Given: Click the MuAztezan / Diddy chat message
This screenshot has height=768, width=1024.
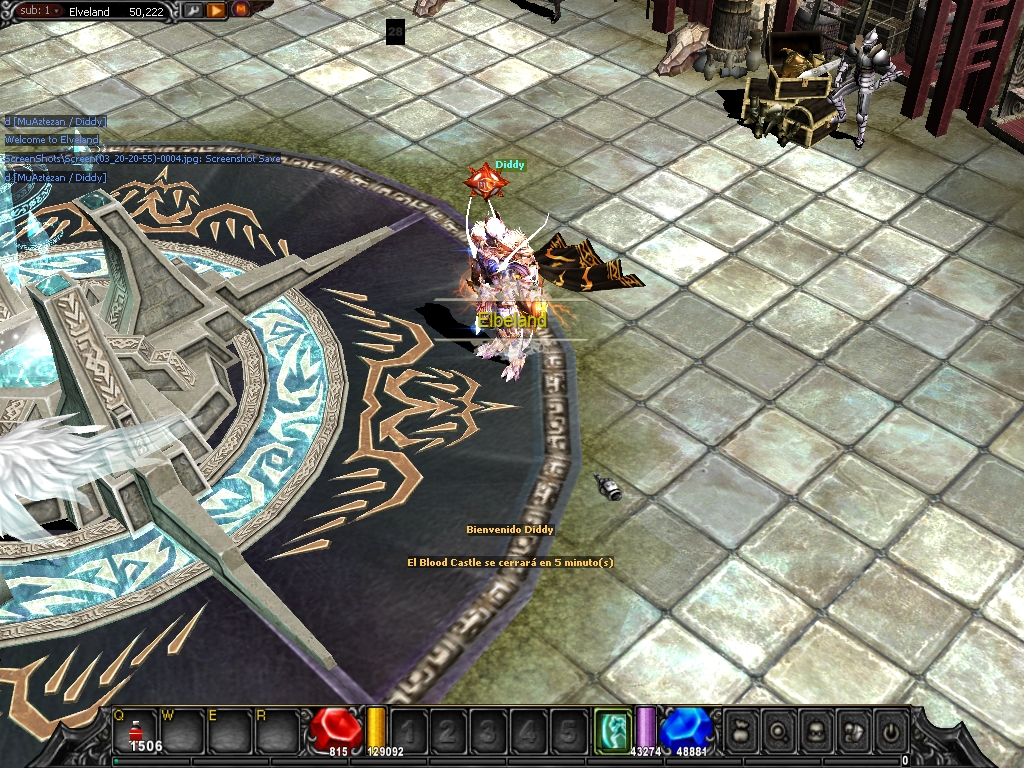Looking at the screenshot, I should pos(55,122).
